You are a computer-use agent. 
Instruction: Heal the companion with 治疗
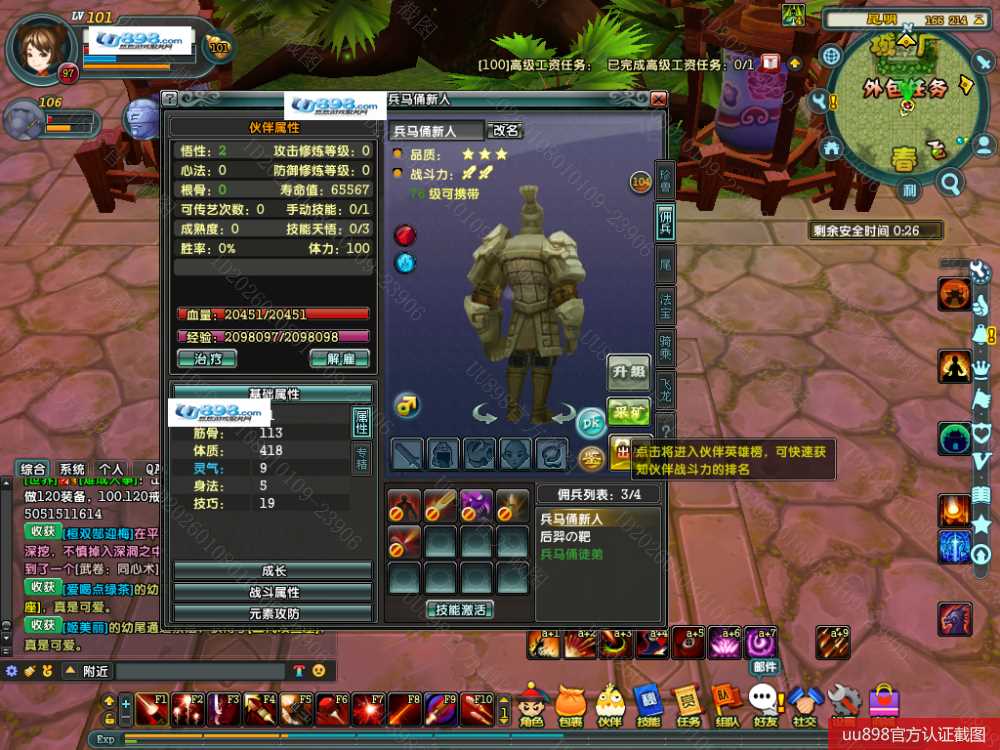click(199, 359)
